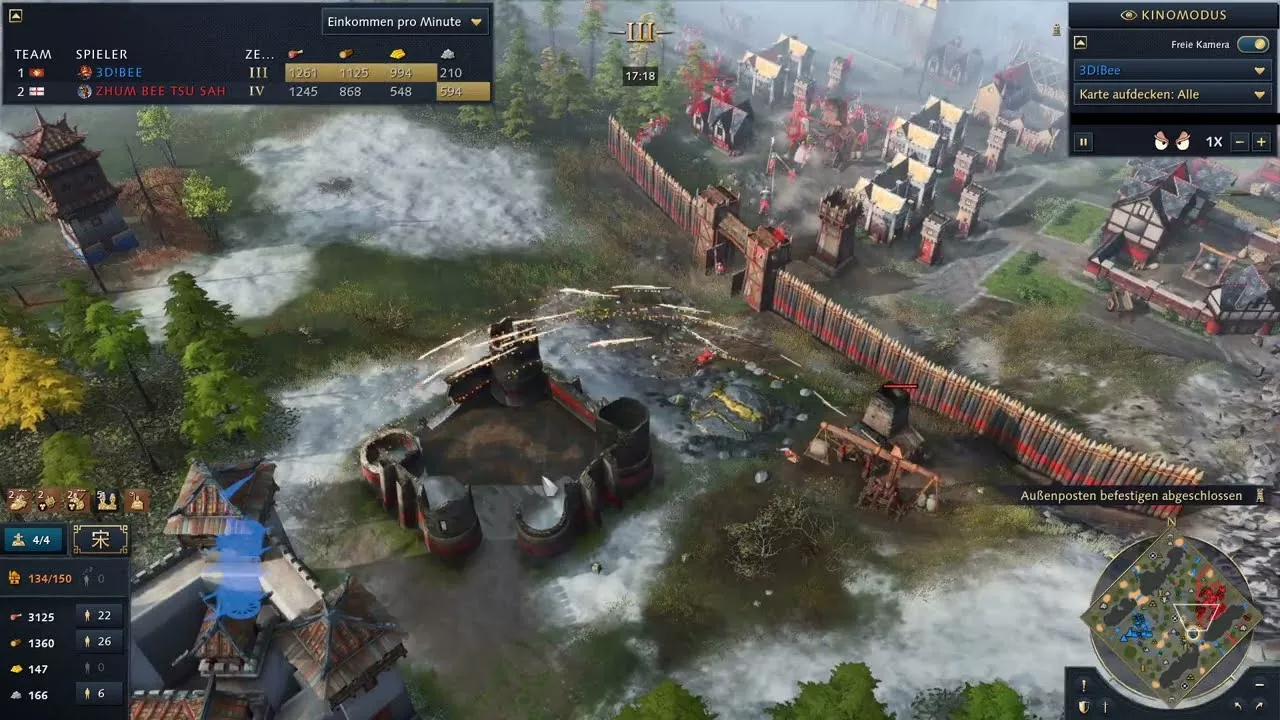
Task: Collapse the player stats panel
Action: [15, 15]
